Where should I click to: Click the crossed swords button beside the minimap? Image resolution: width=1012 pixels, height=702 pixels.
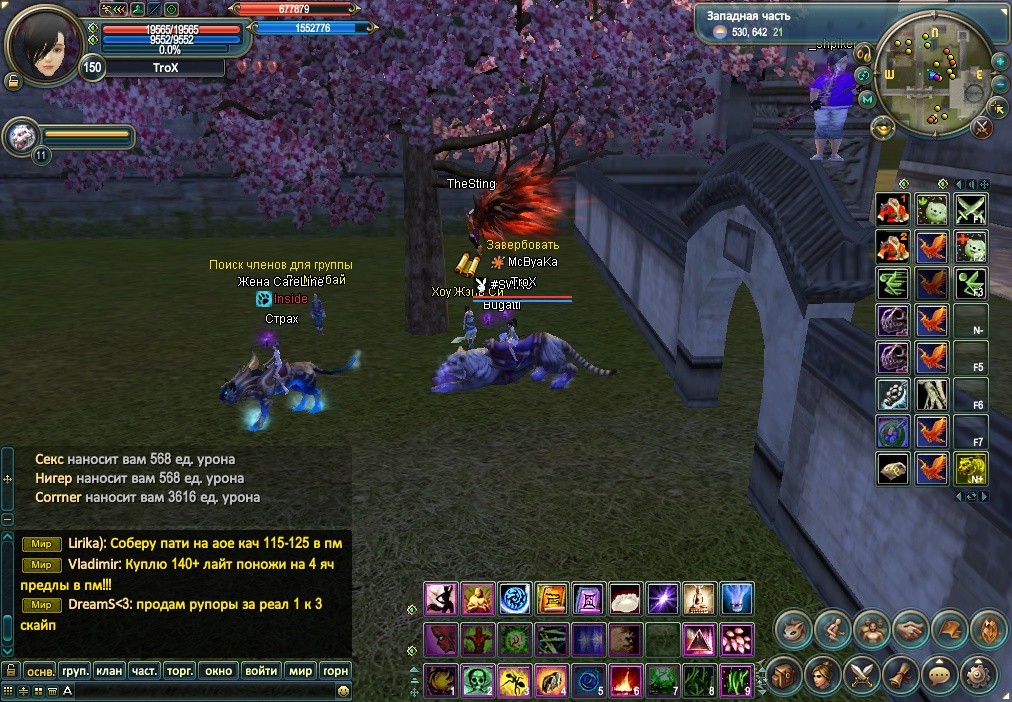pos(981,127)
